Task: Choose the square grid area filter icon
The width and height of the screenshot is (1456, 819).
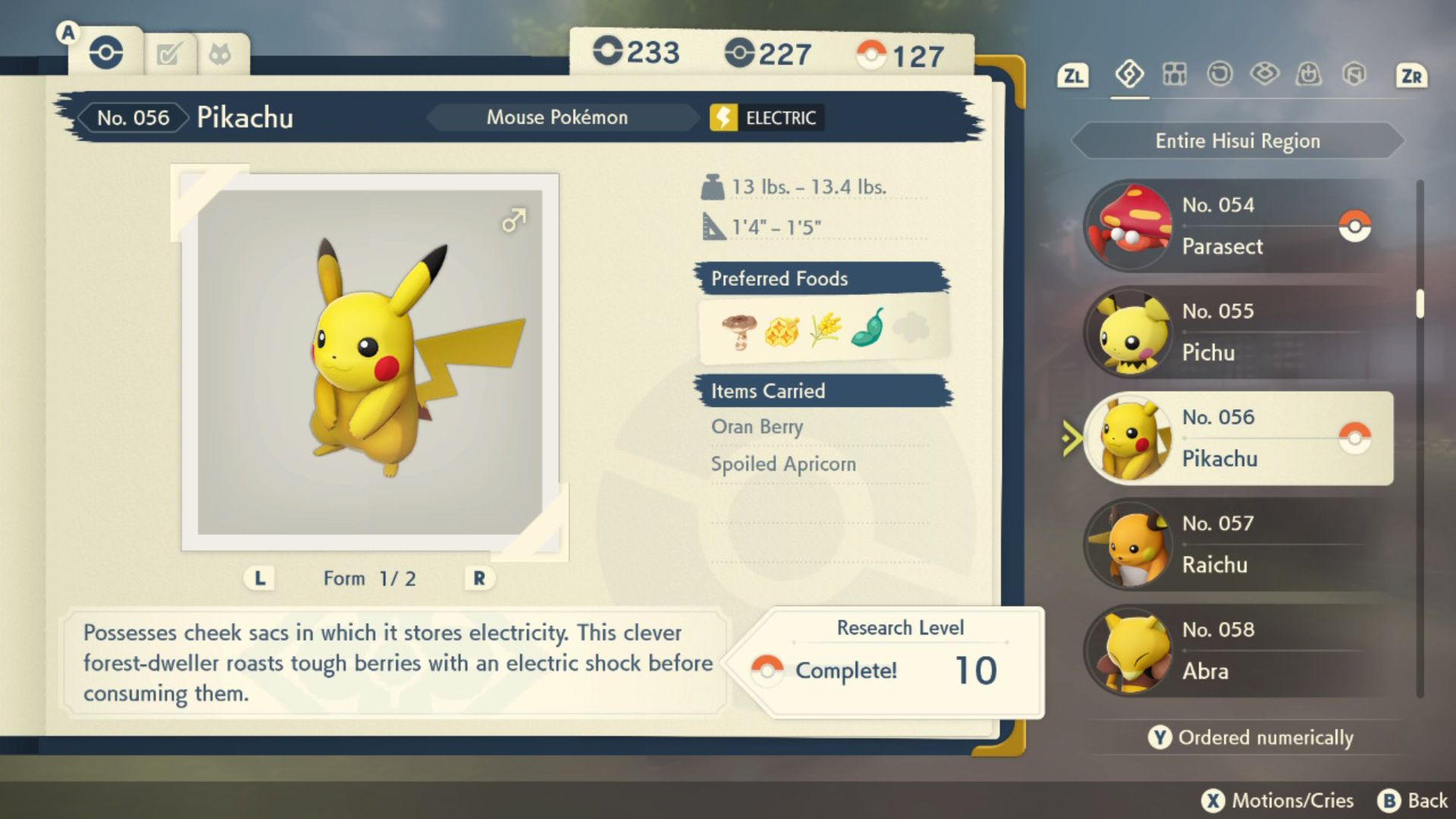Action: coord(1175,74)
